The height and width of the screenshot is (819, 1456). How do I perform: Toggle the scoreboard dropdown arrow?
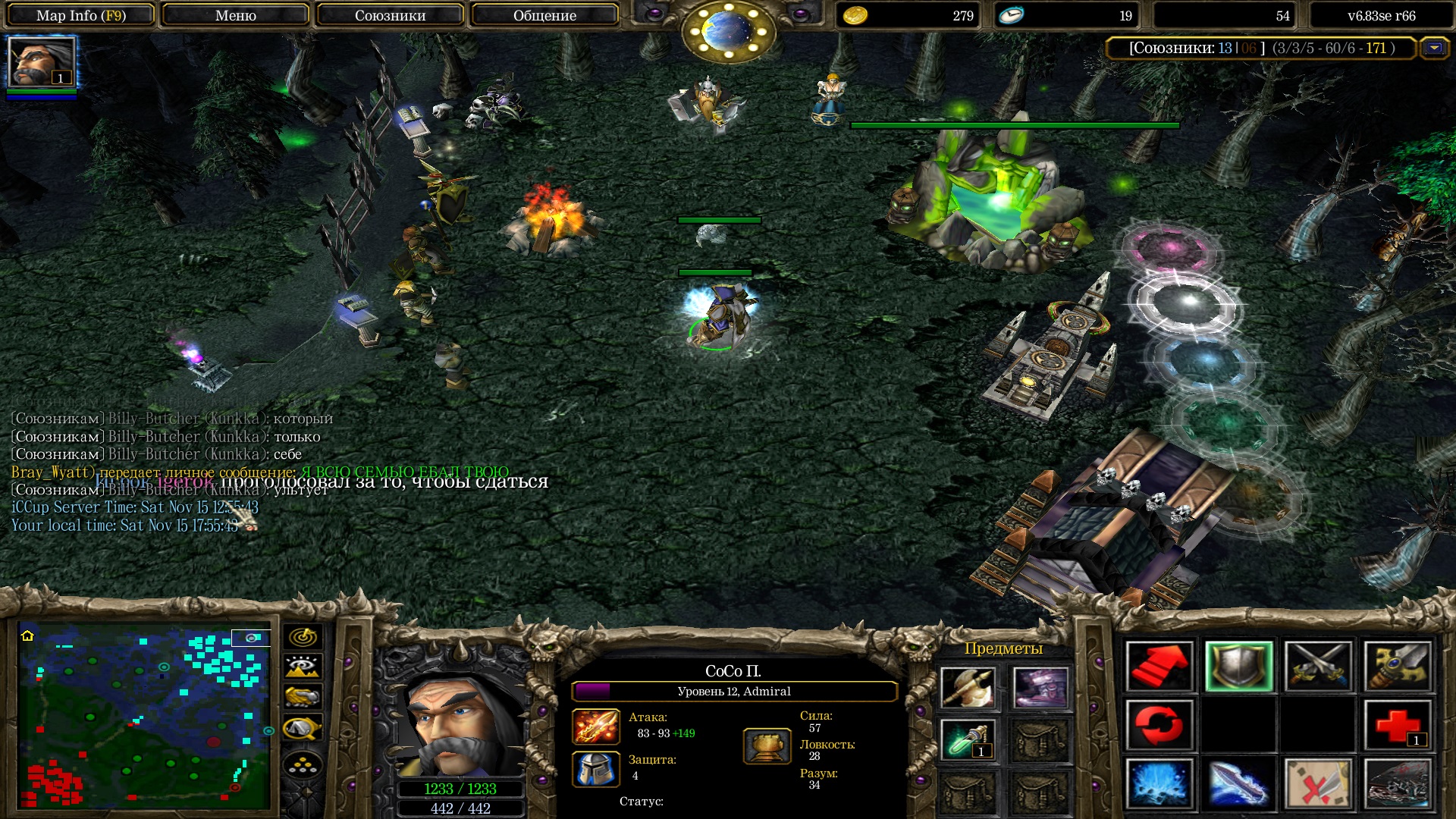click(1434, 49)
